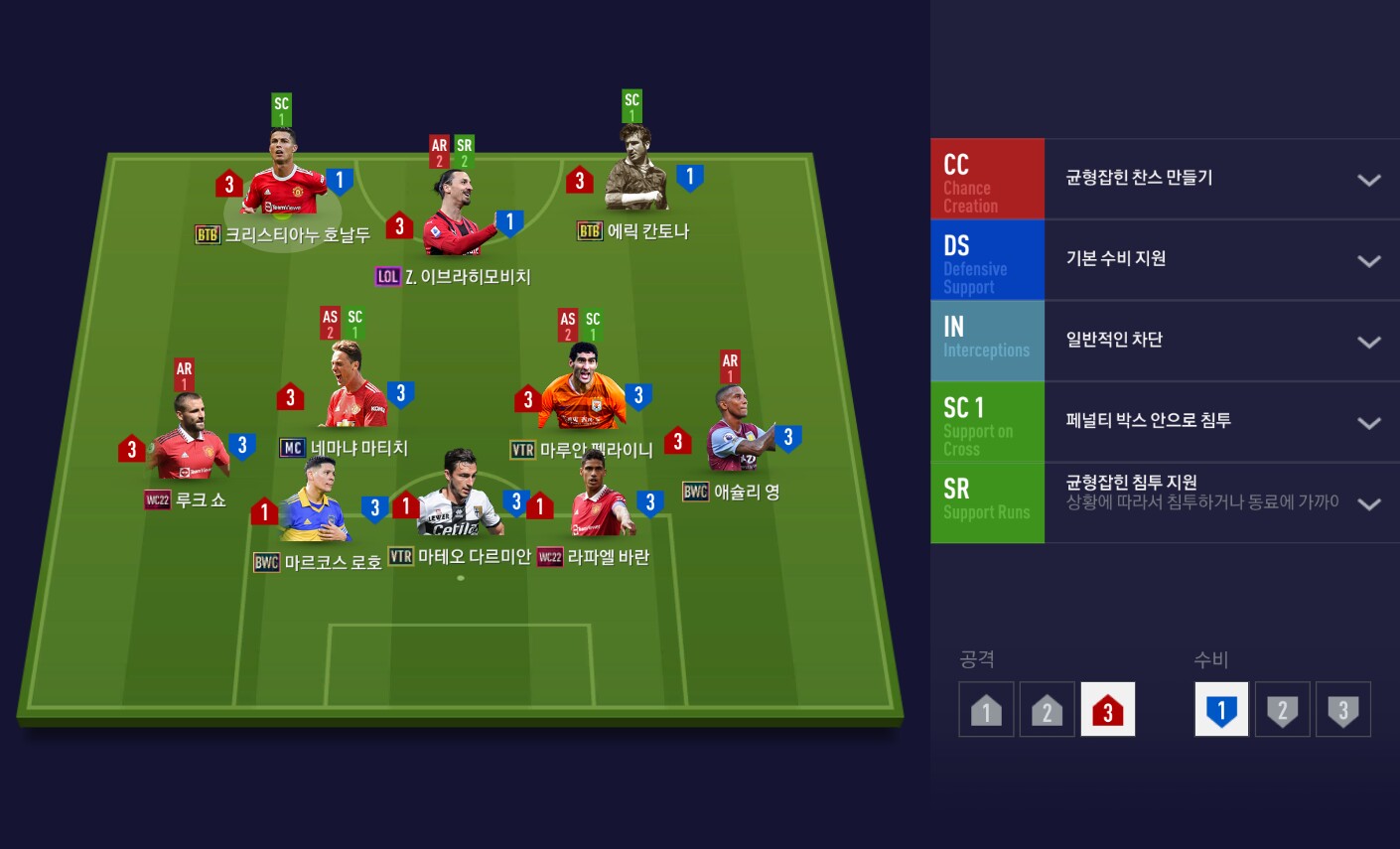Expand the SC Support on Cross dropdown
This screenshot has height=849, width=1400.
1368,423
